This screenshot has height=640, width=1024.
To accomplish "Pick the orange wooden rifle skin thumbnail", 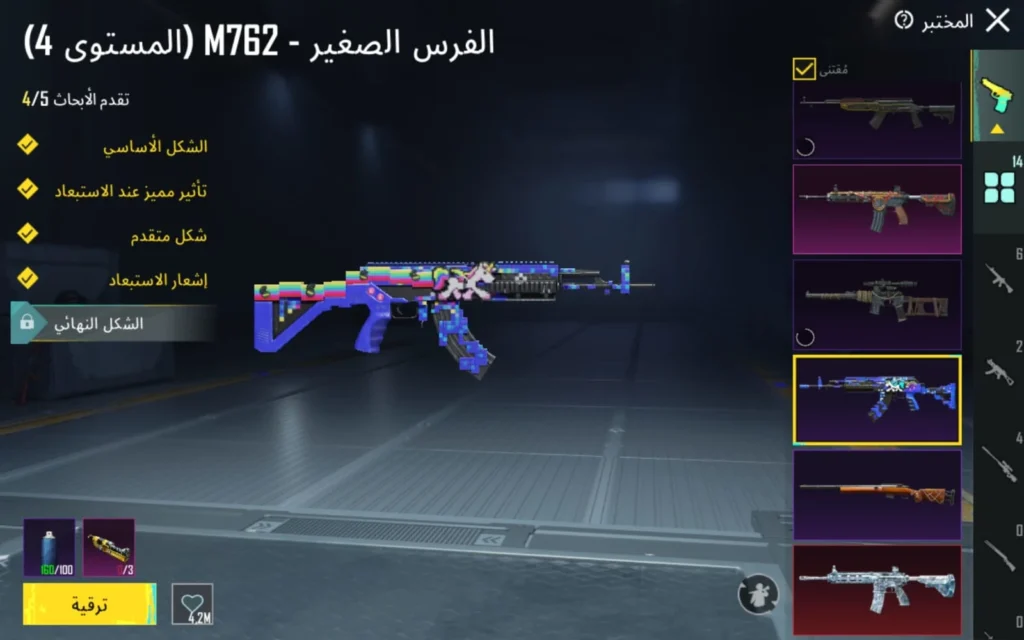I will click(x=877, y=494).
